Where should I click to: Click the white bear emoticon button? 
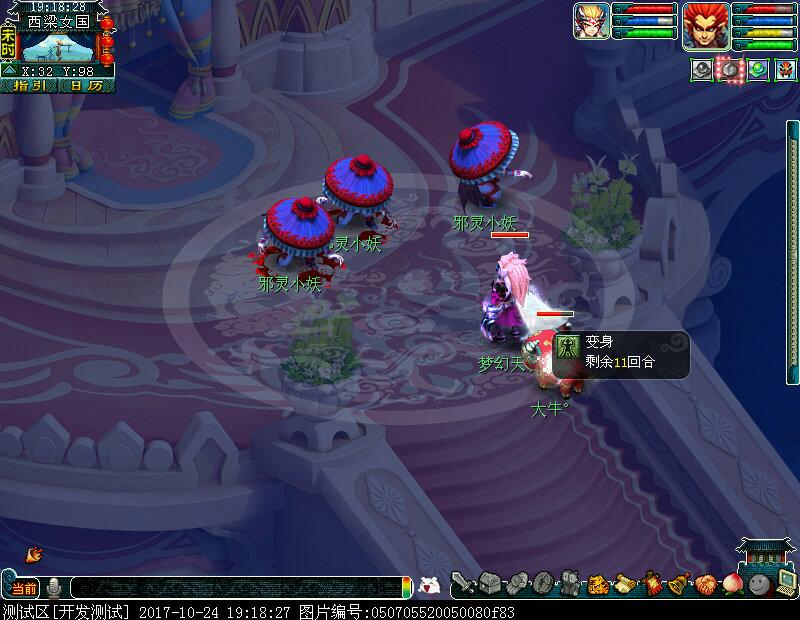(x=429, y=586)
